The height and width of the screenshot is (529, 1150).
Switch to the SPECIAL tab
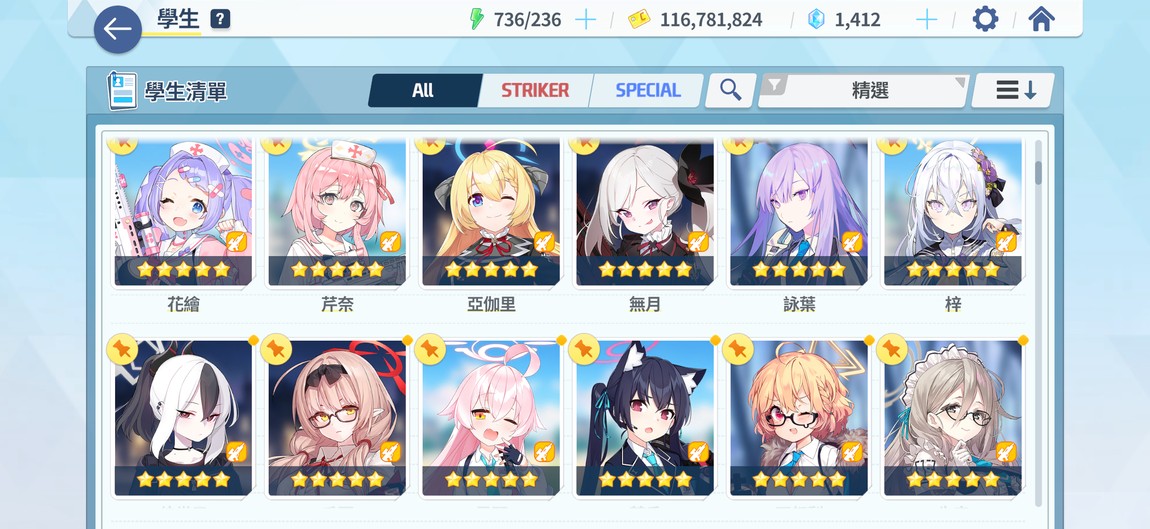tap(647, 91)
